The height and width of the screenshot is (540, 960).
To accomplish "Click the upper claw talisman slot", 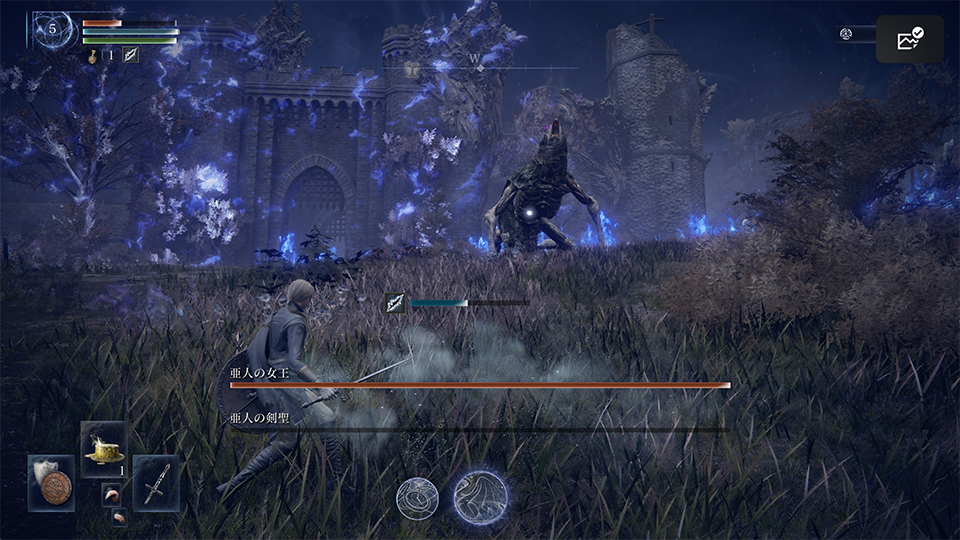I will point(111,494).
